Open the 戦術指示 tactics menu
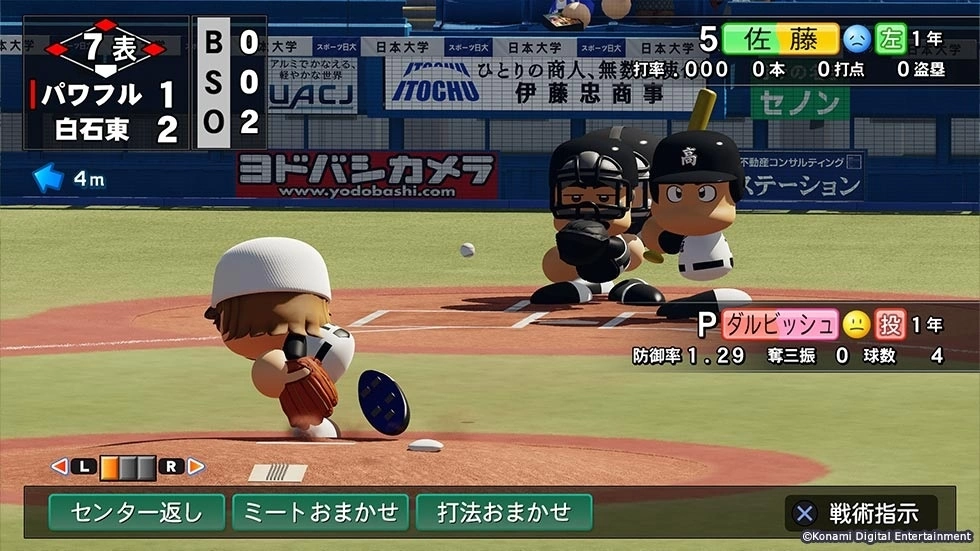This screenshot has height=551, width=980. point(860,514)
